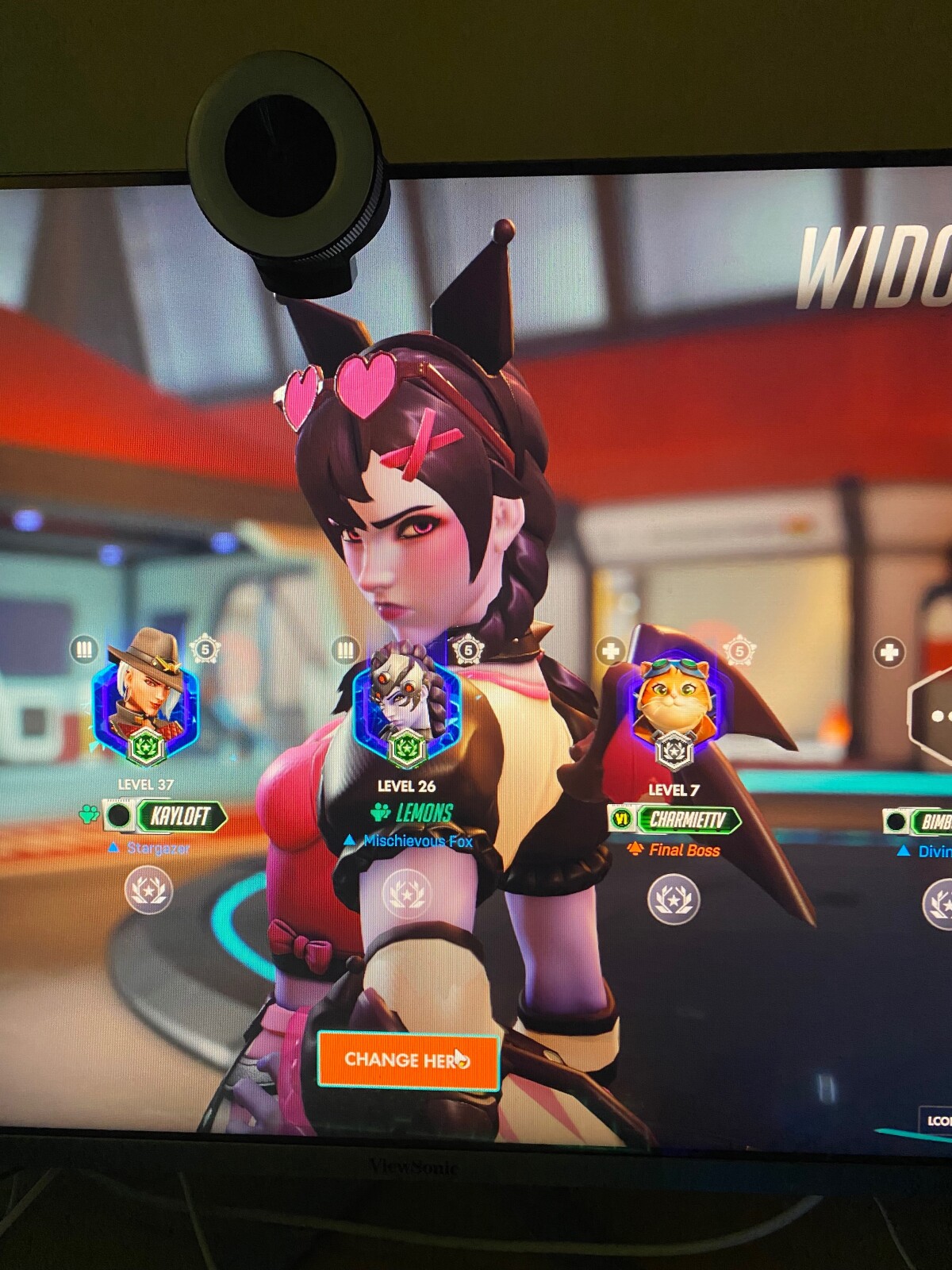Click the damage role icon beside Ashe portrait
Image resolution: width=952 pixels, height=1270 pixels.
83,650
